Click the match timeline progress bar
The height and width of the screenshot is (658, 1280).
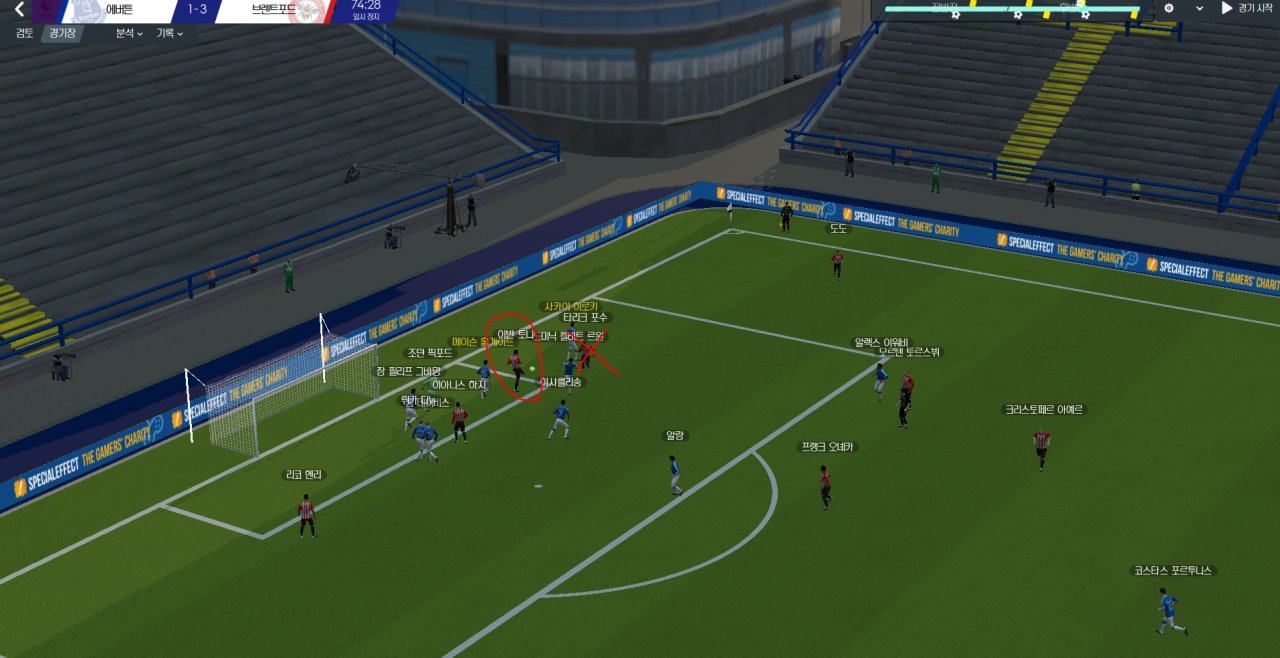[1010, 11]
